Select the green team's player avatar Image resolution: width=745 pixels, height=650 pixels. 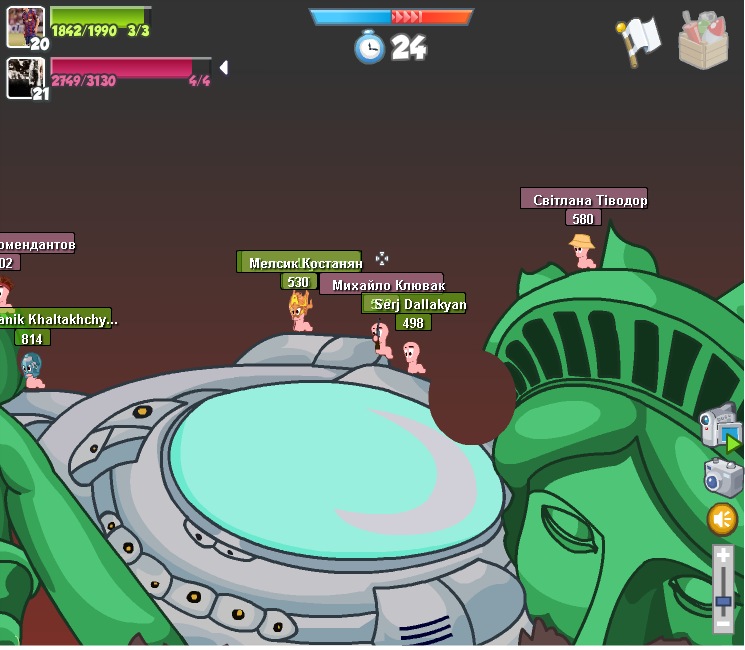[x=25, y=26]
